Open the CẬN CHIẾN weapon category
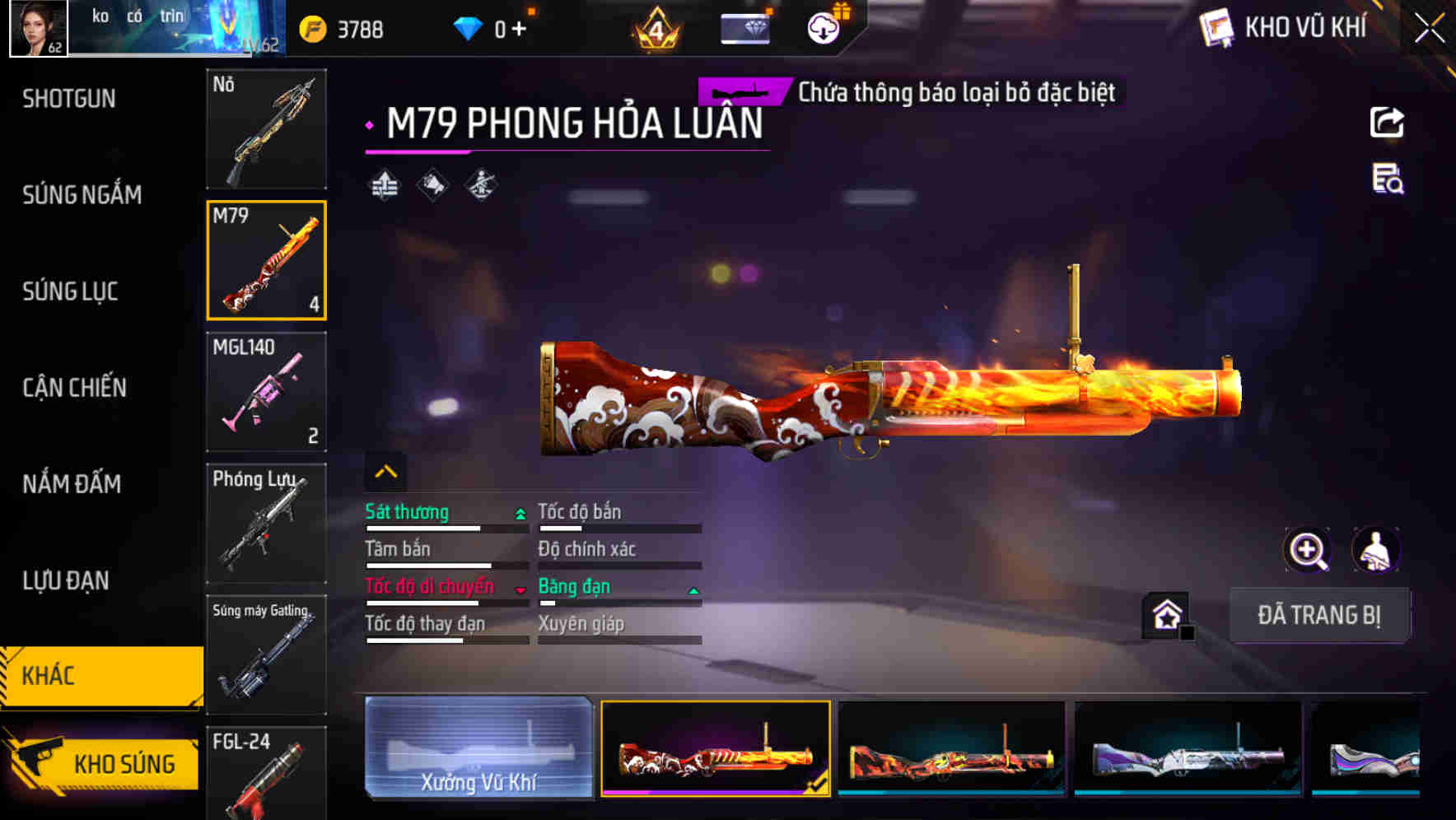The height and width of the screenshot is (820, 1456). point(74,388)
